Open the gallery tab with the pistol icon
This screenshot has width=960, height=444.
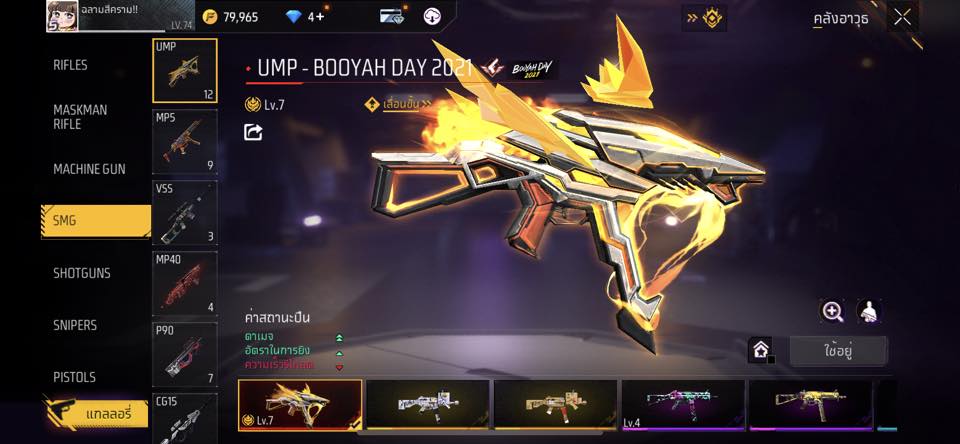pyautogui.click(x=95, y=413)
